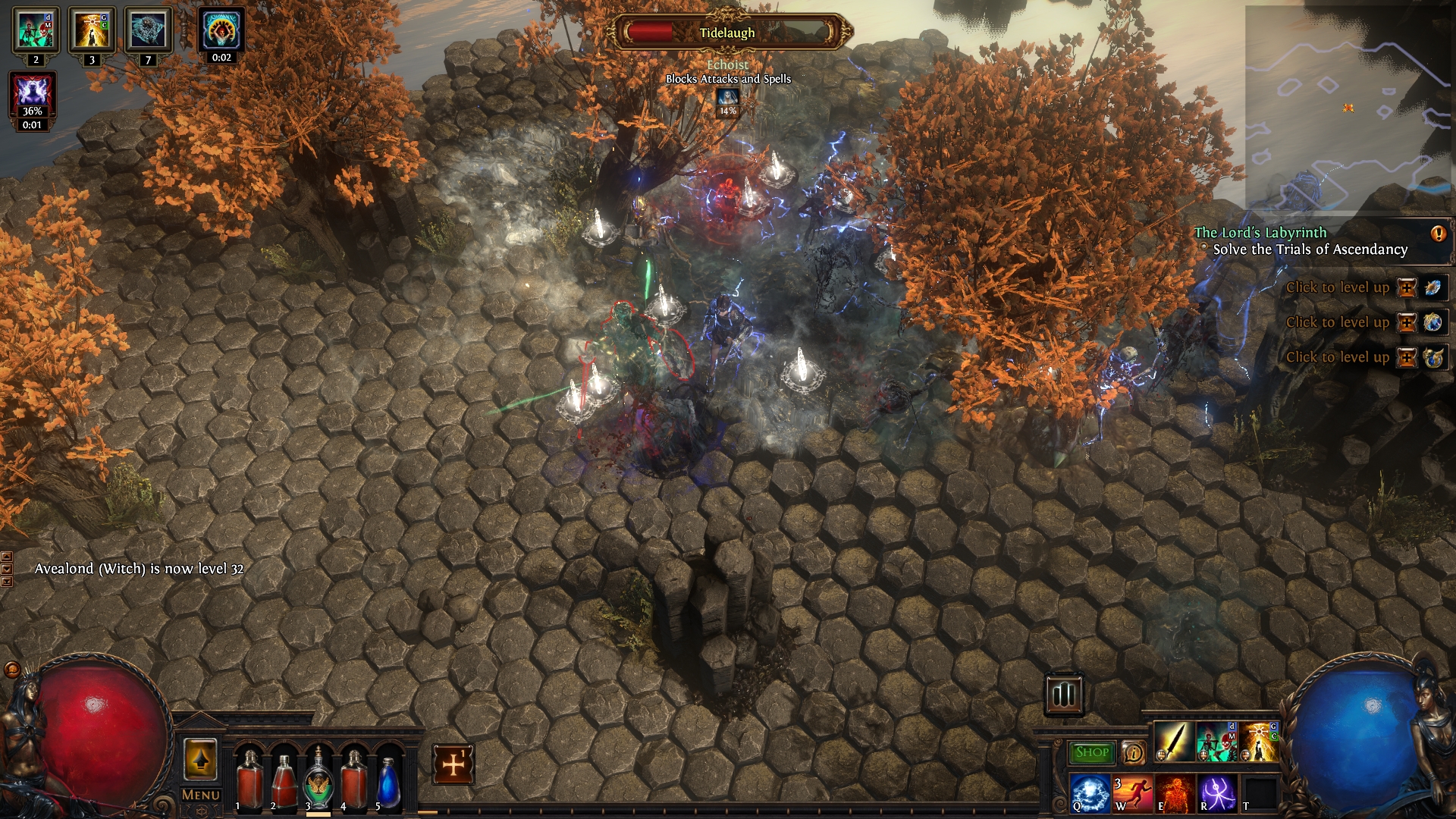Activate the running figure dash skill
Screen dimensions: 1456x819
(1132, 792)
